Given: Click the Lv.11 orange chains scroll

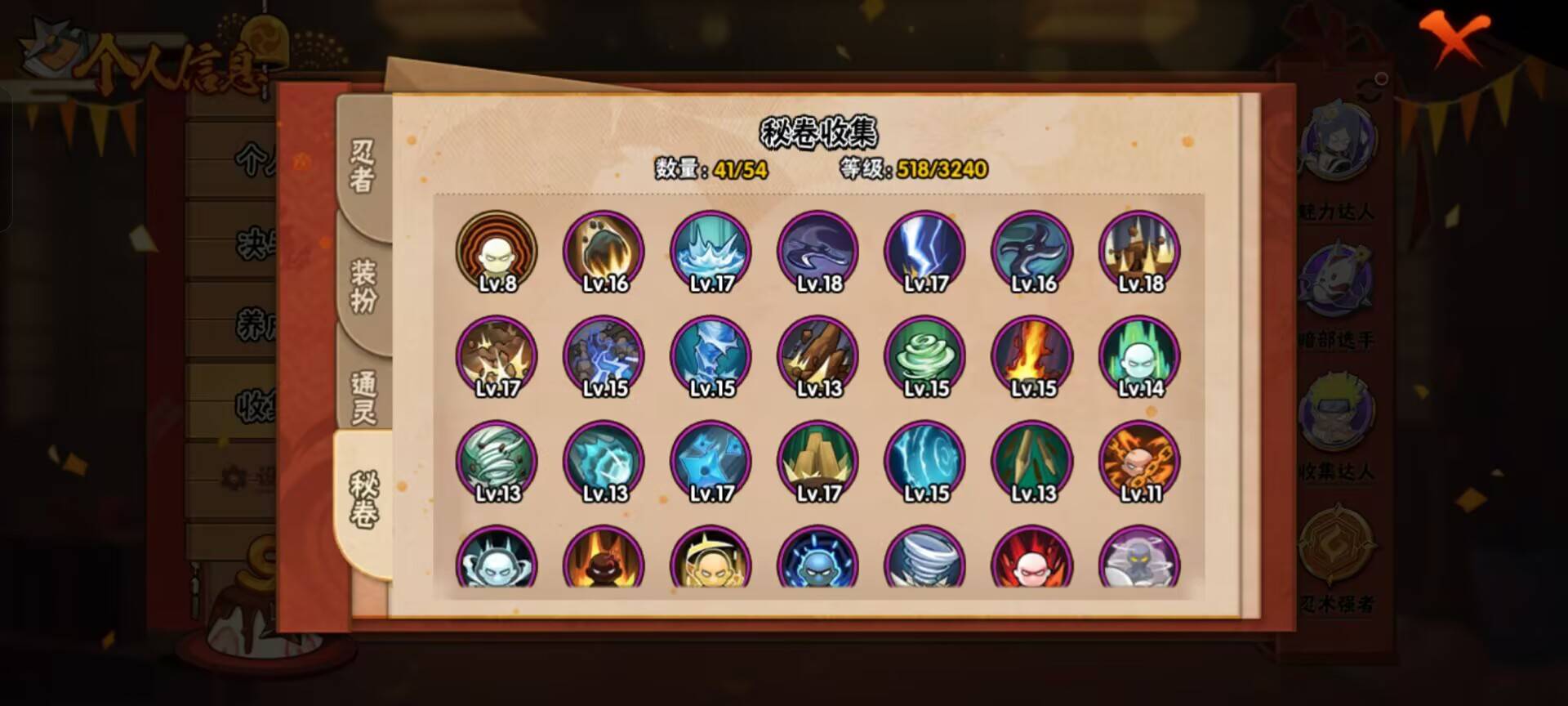Looking at the screenshot, I should [1138, 462].
